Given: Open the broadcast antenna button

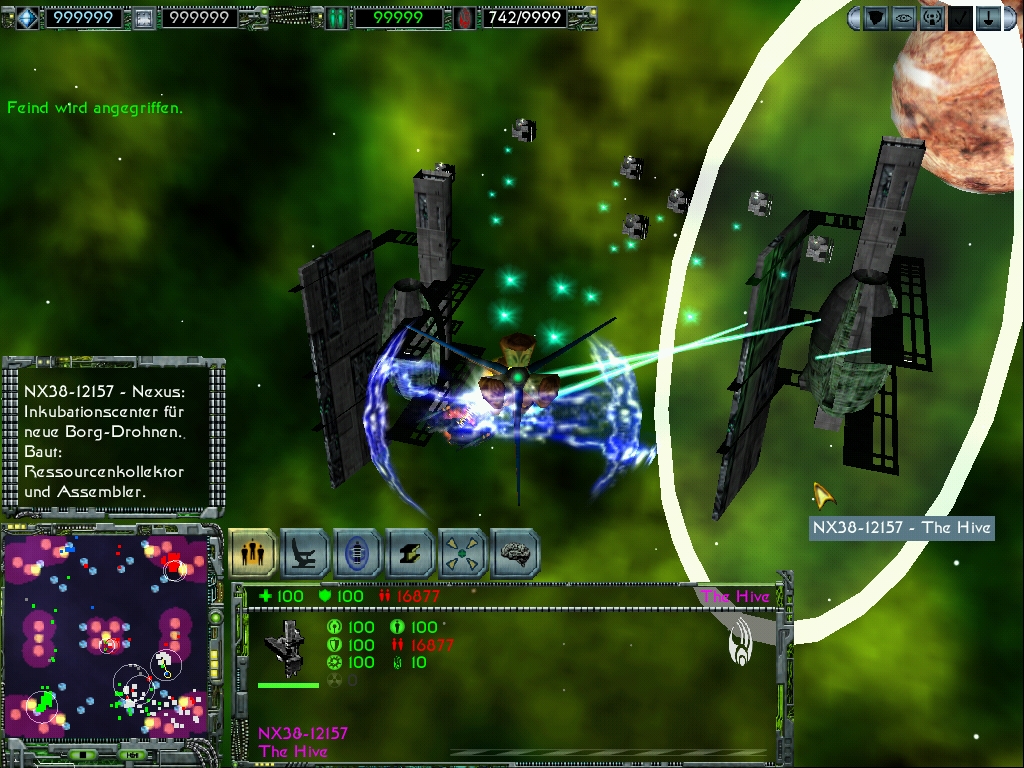Looking at the screenshot, I should tap(932, 18).
